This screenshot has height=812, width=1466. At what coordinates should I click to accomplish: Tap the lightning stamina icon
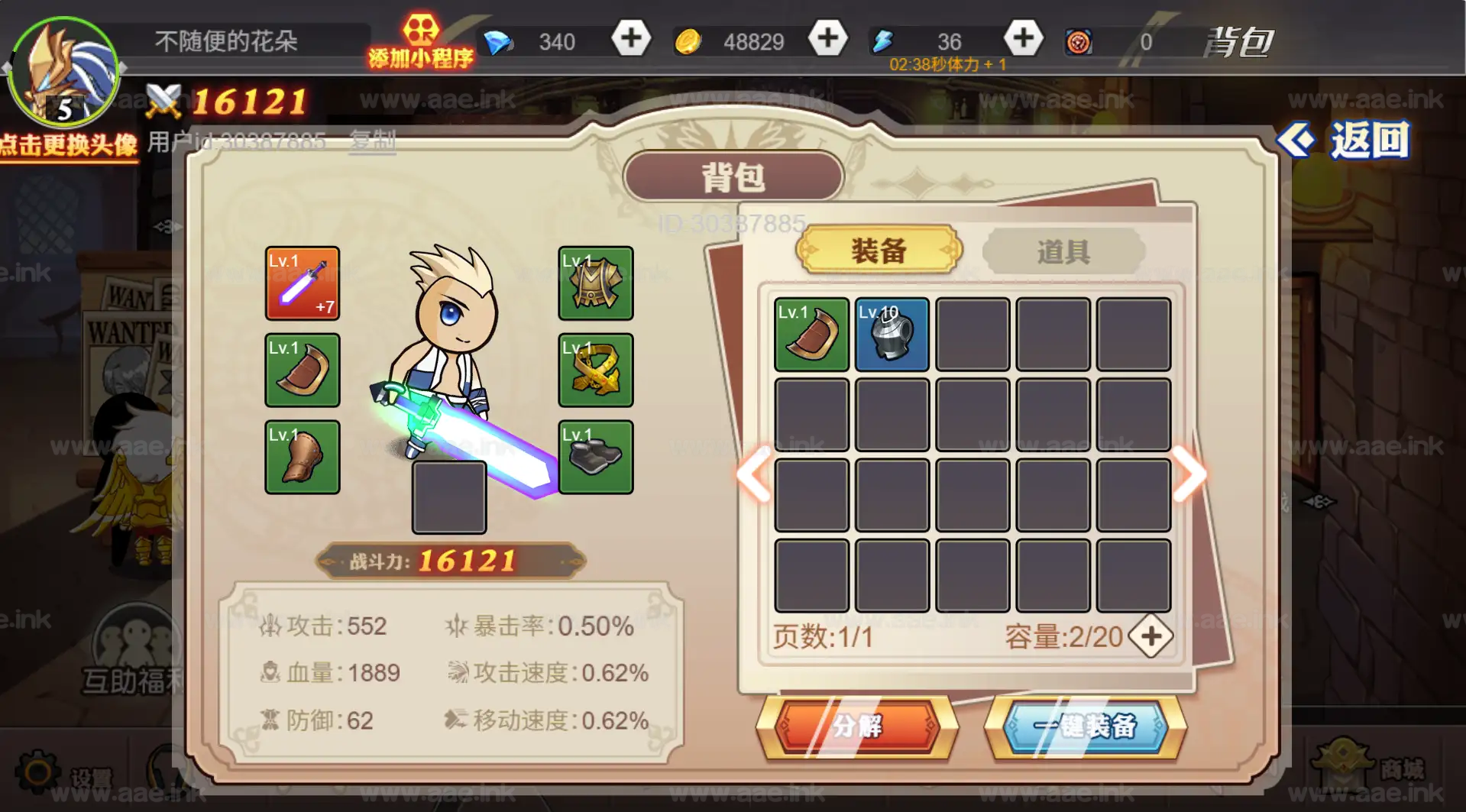(882, 41)
